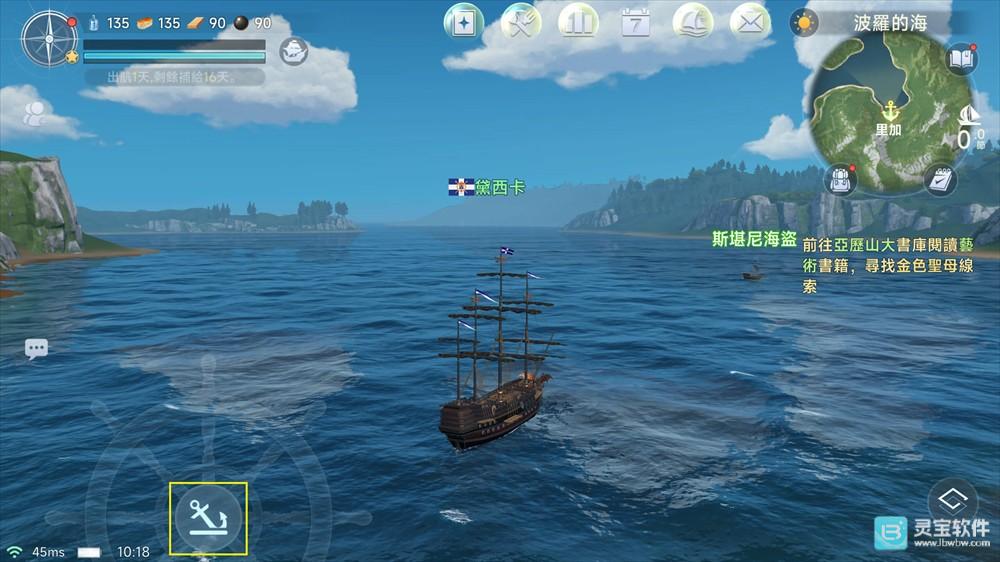Open the calendar icon showing 7
This screenshot has width=1000, height=562.
pos(636,22)
